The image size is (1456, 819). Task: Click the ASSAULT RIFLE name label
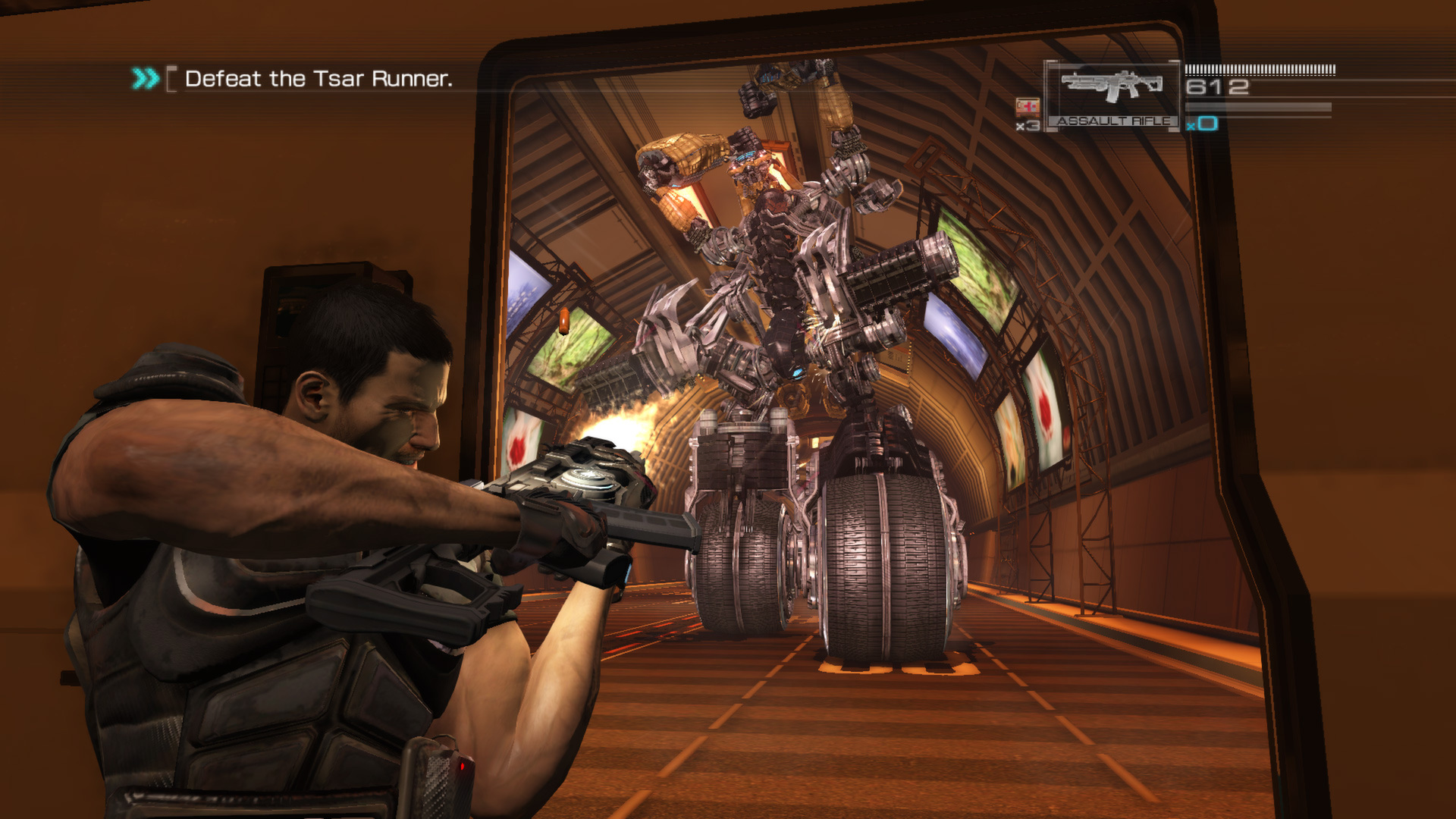(1112, 122)
